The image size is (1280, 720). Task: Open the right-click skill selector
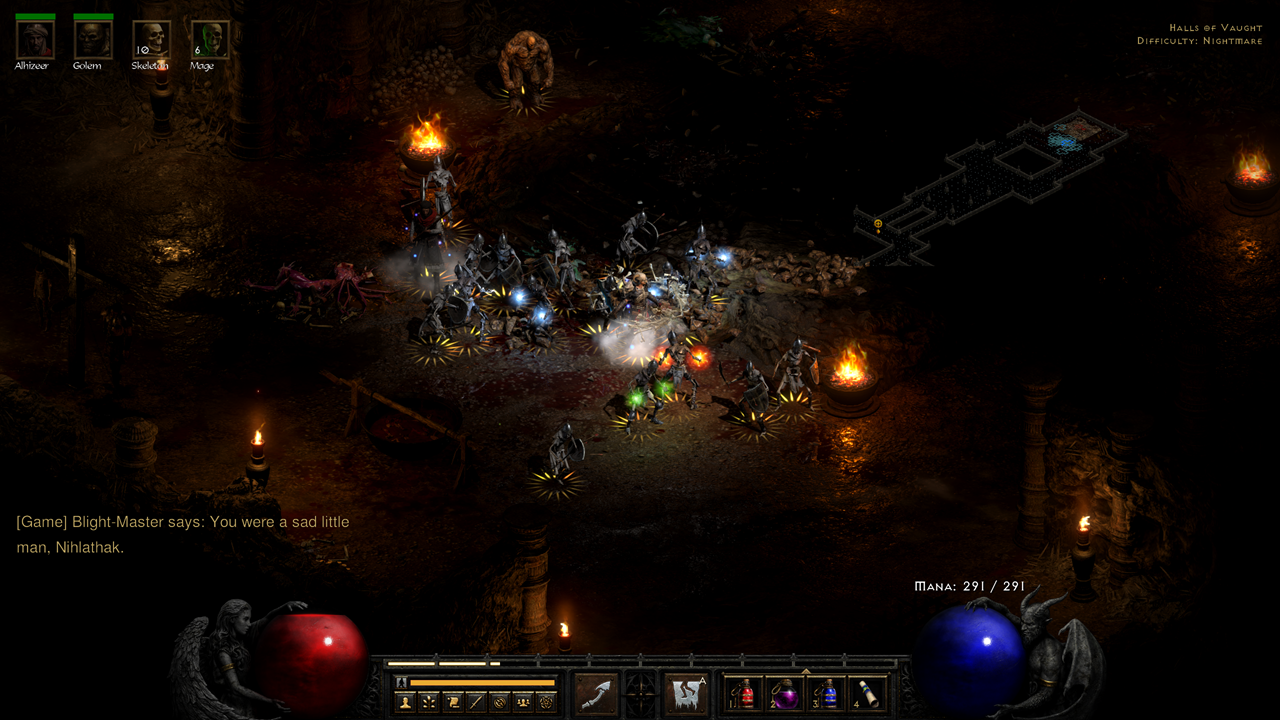(687, 694)
